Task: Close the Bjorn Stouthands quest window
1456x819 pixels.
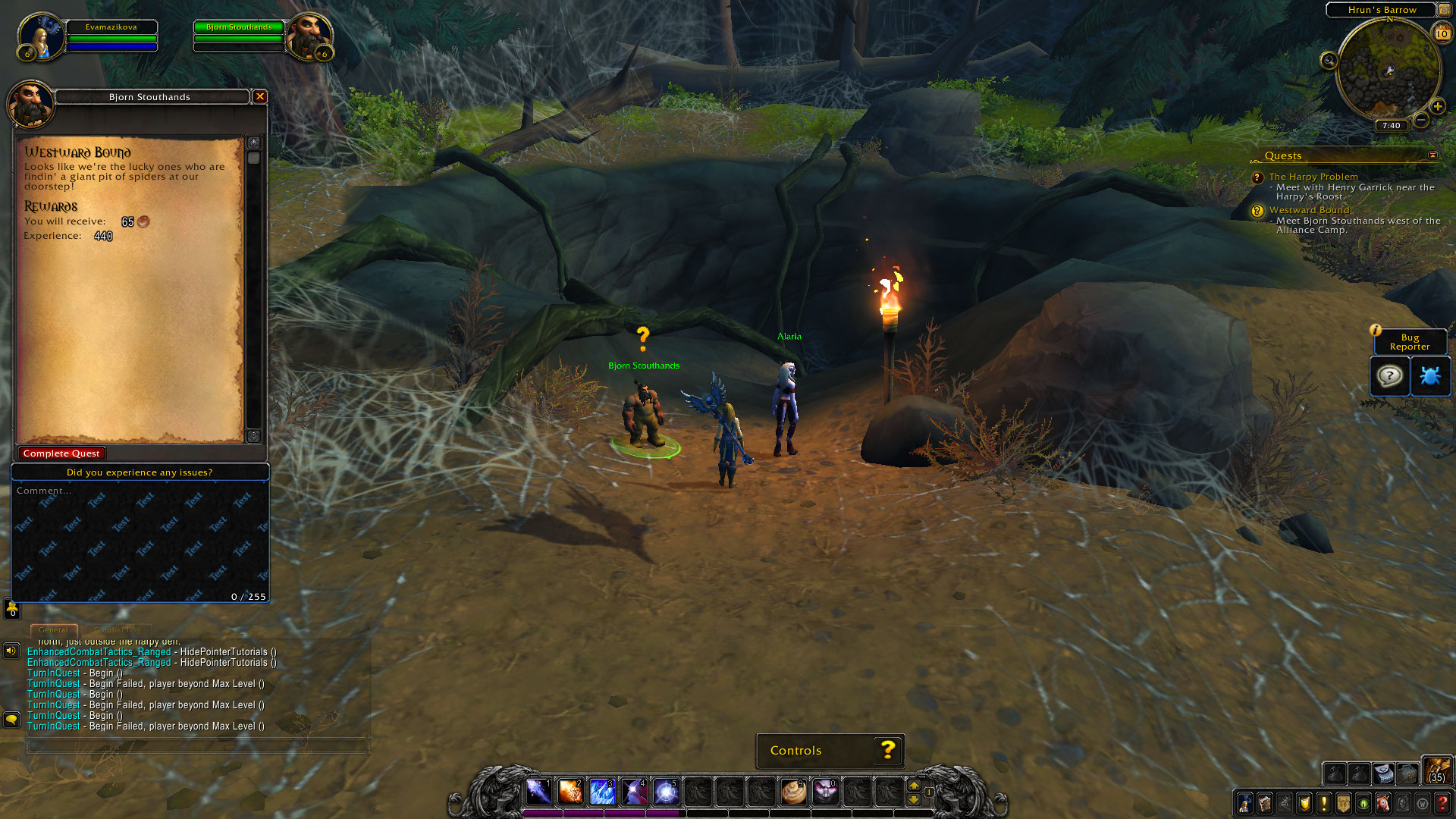Action: point(260,96)
